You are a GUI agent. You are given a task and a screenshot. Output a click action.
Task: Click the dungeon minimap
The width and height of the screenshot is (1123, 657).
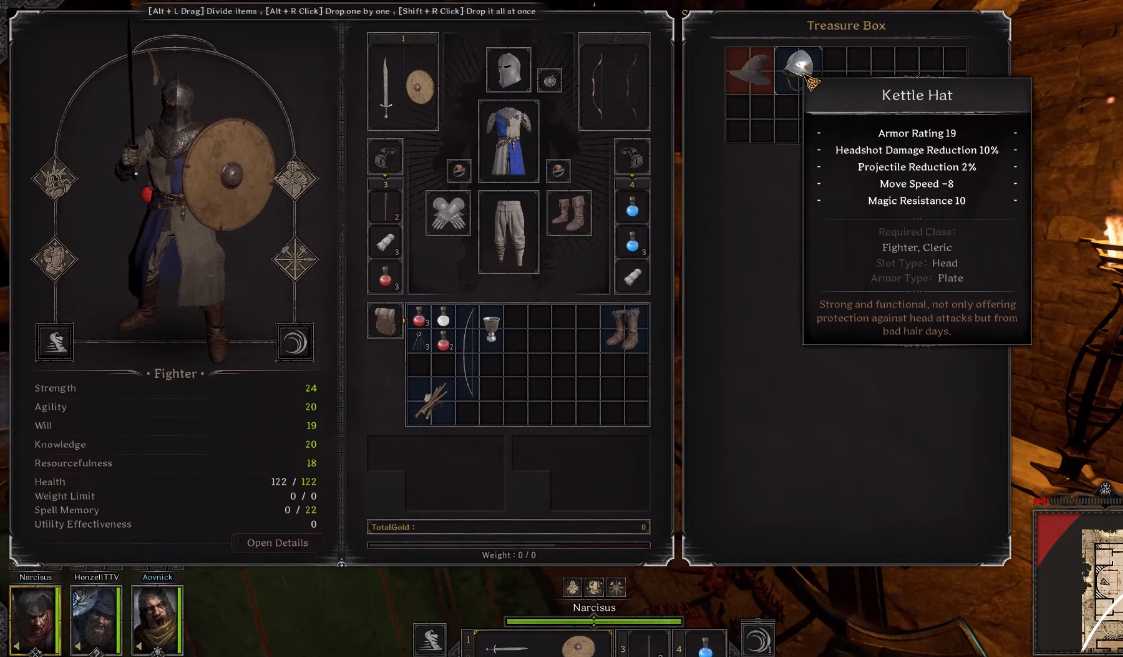click(1078, 580)
